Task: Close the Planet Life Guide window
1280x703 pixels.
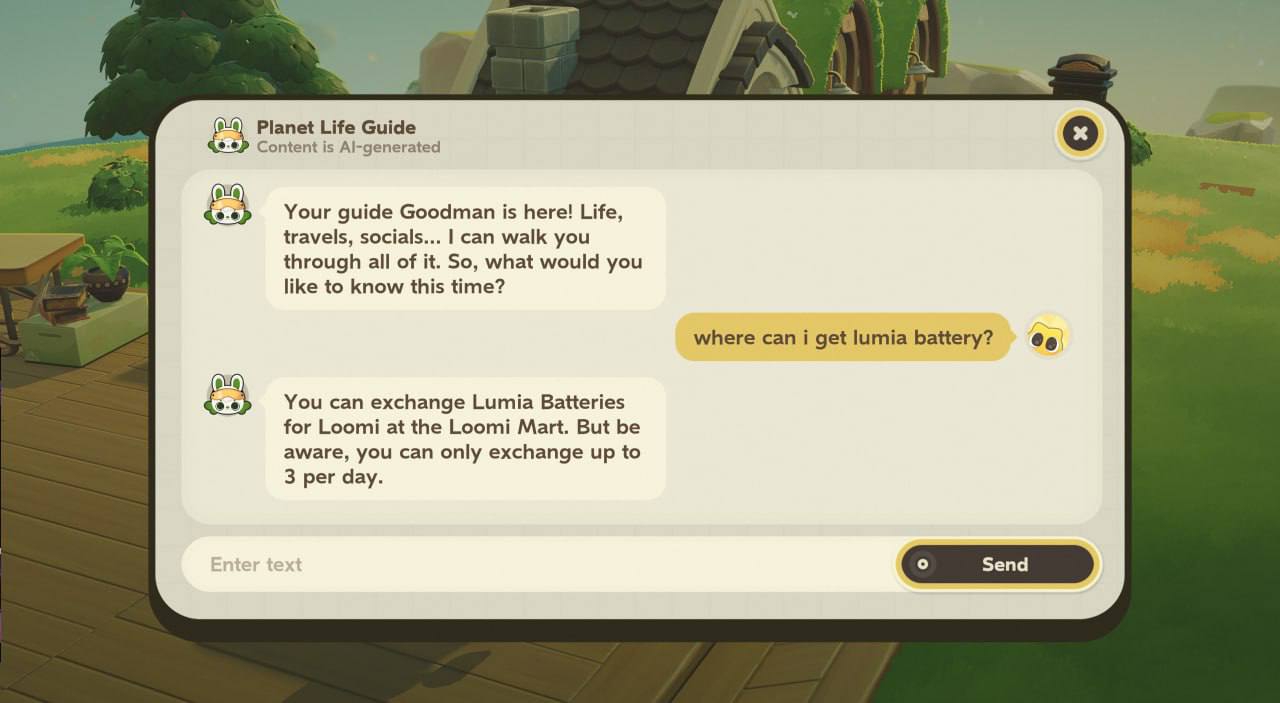Action: [1079, 133]
